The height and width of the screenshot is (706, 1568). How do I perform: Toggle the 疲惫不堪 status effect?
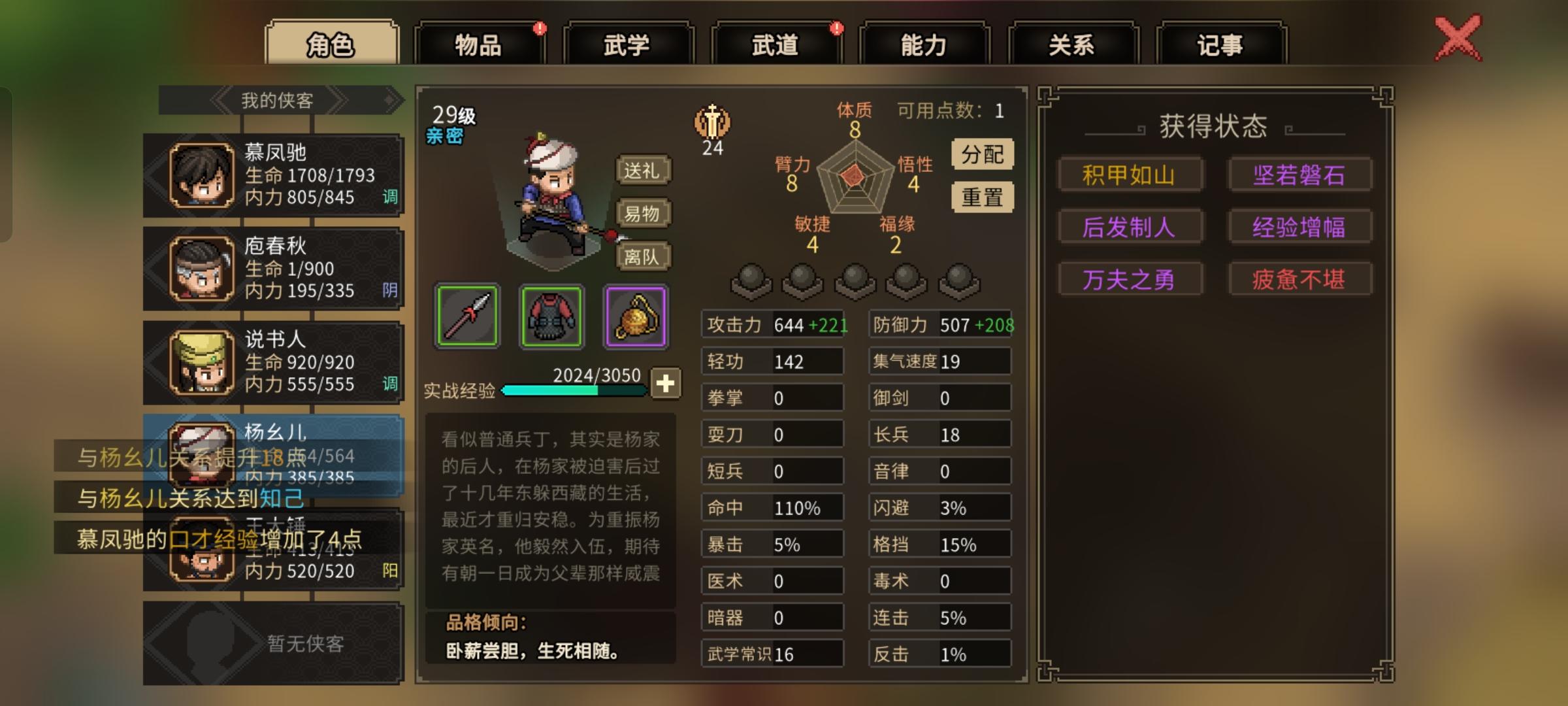1300,278
